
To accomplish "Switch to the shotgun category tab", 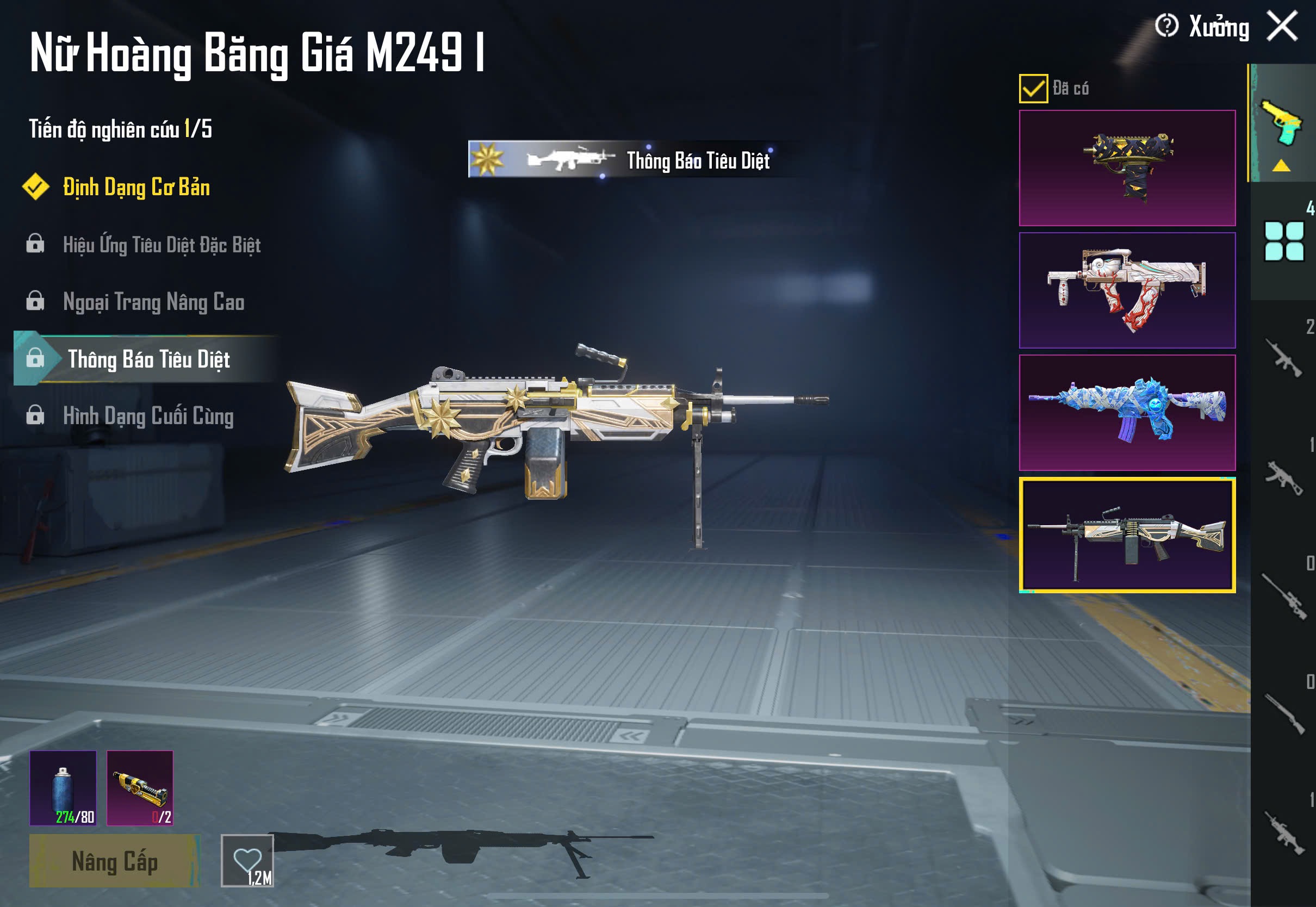I will pos(1283,714).
